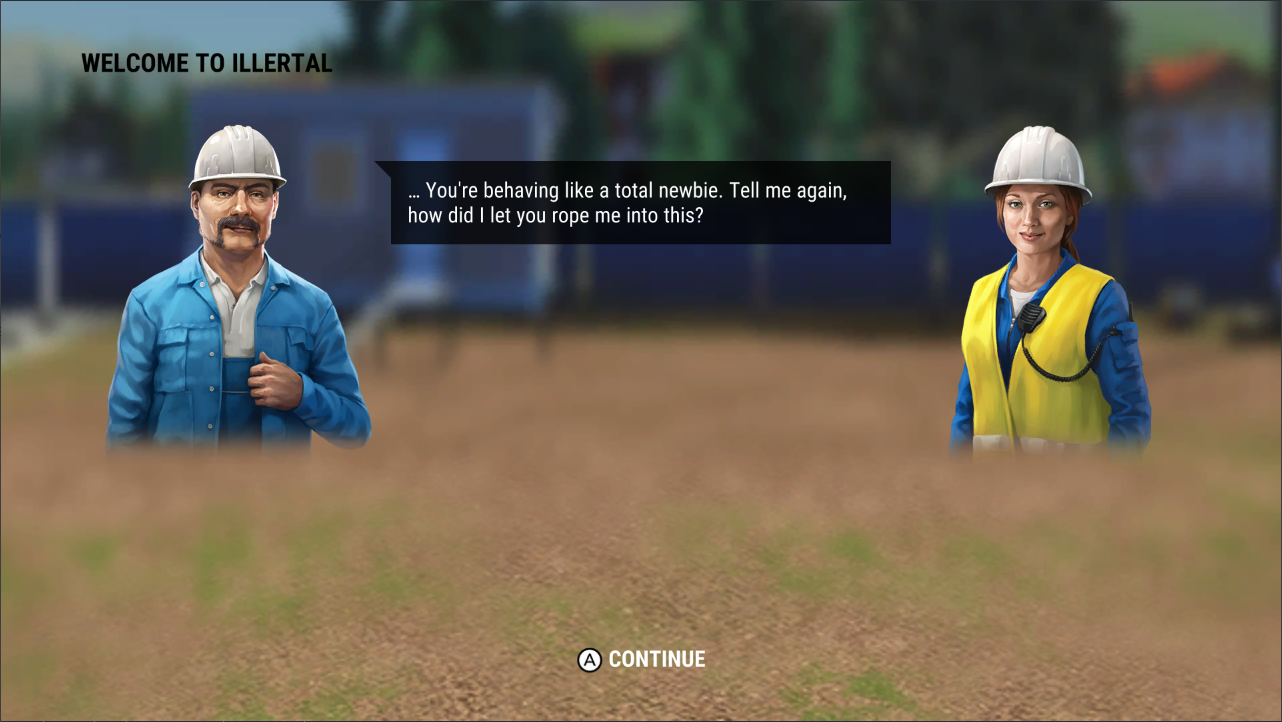
Task: Click the foreman's white hard hat
Action: click(236, 150)
